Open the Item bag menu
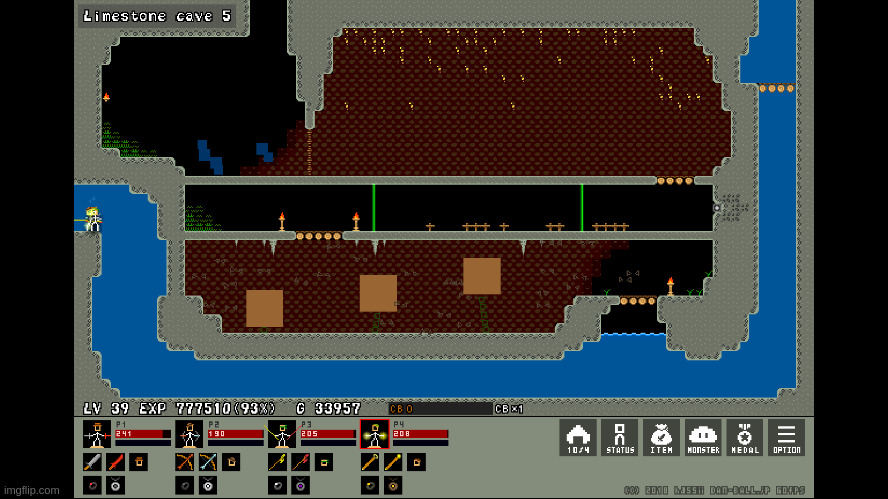888x499 pixels. 661,437
